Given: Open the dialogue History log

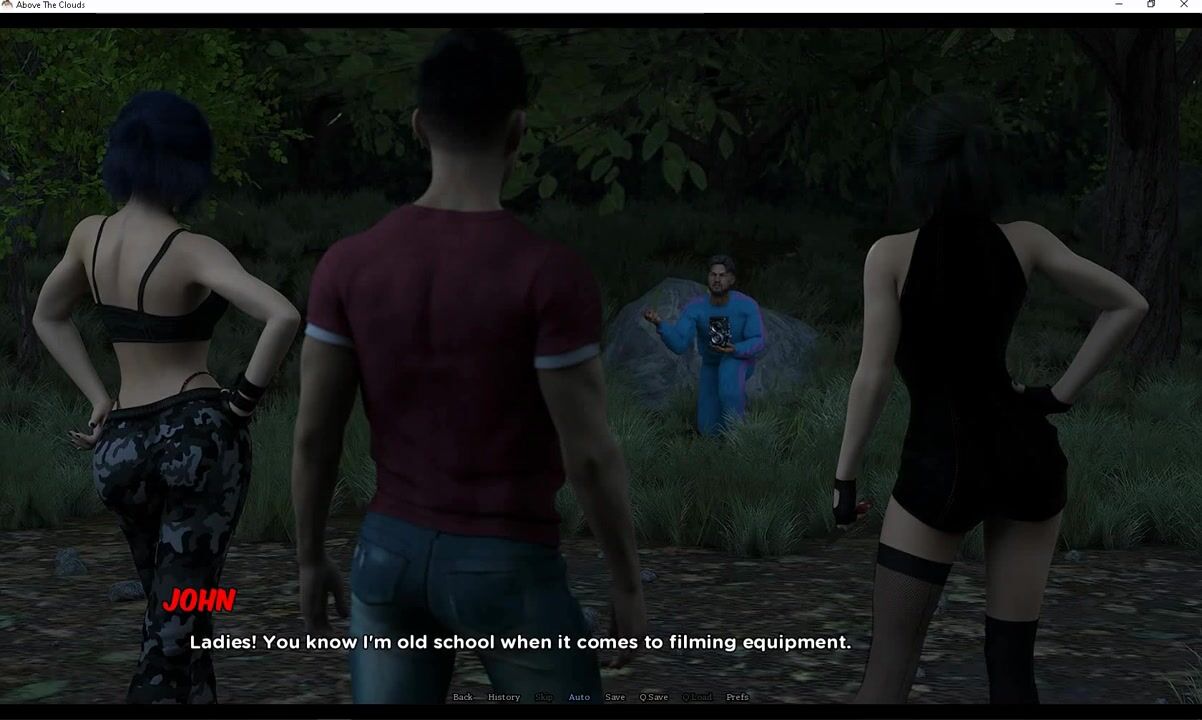Looking at the screenshot, I should pos(504,697).
